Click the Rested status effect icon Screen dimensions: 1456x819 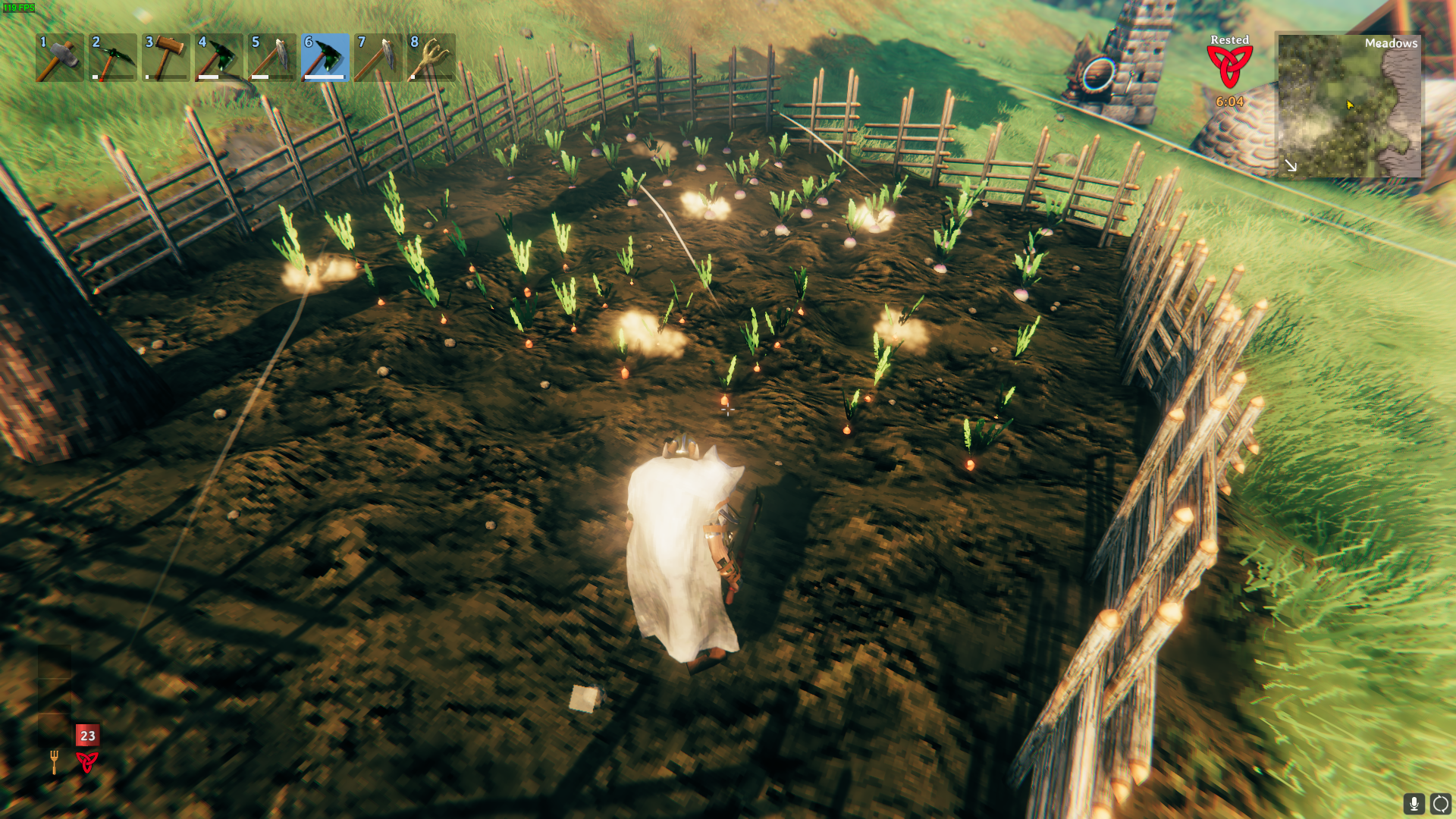pos(1229,67)
